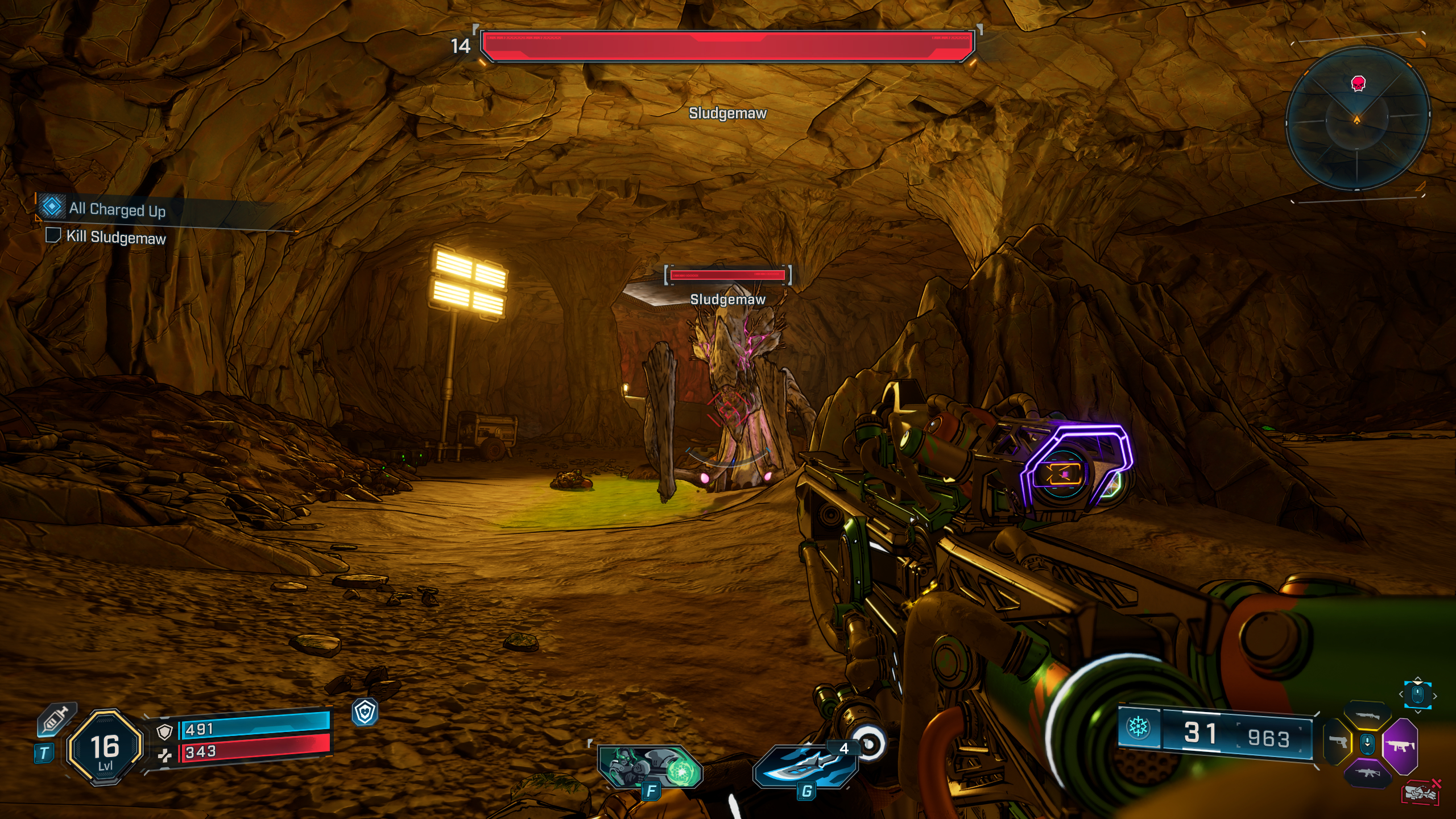Use the syringe repkit icon

(56, 719)
